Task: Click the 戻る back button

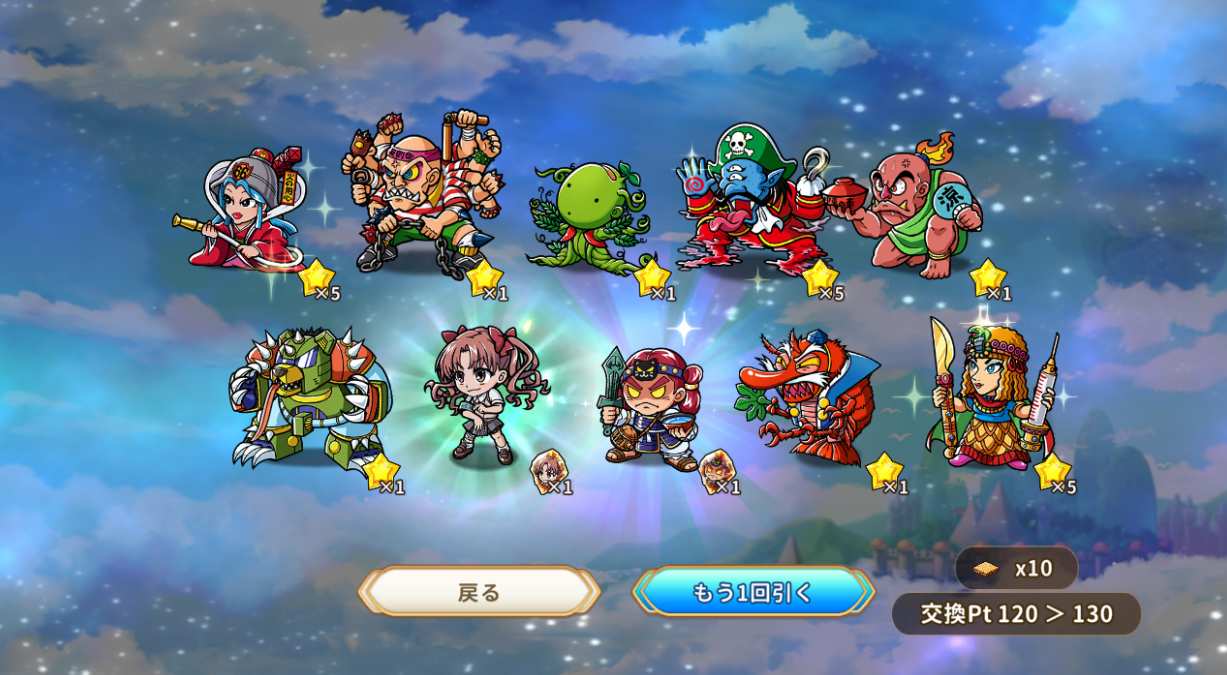Action: click(x=479, y=592)
